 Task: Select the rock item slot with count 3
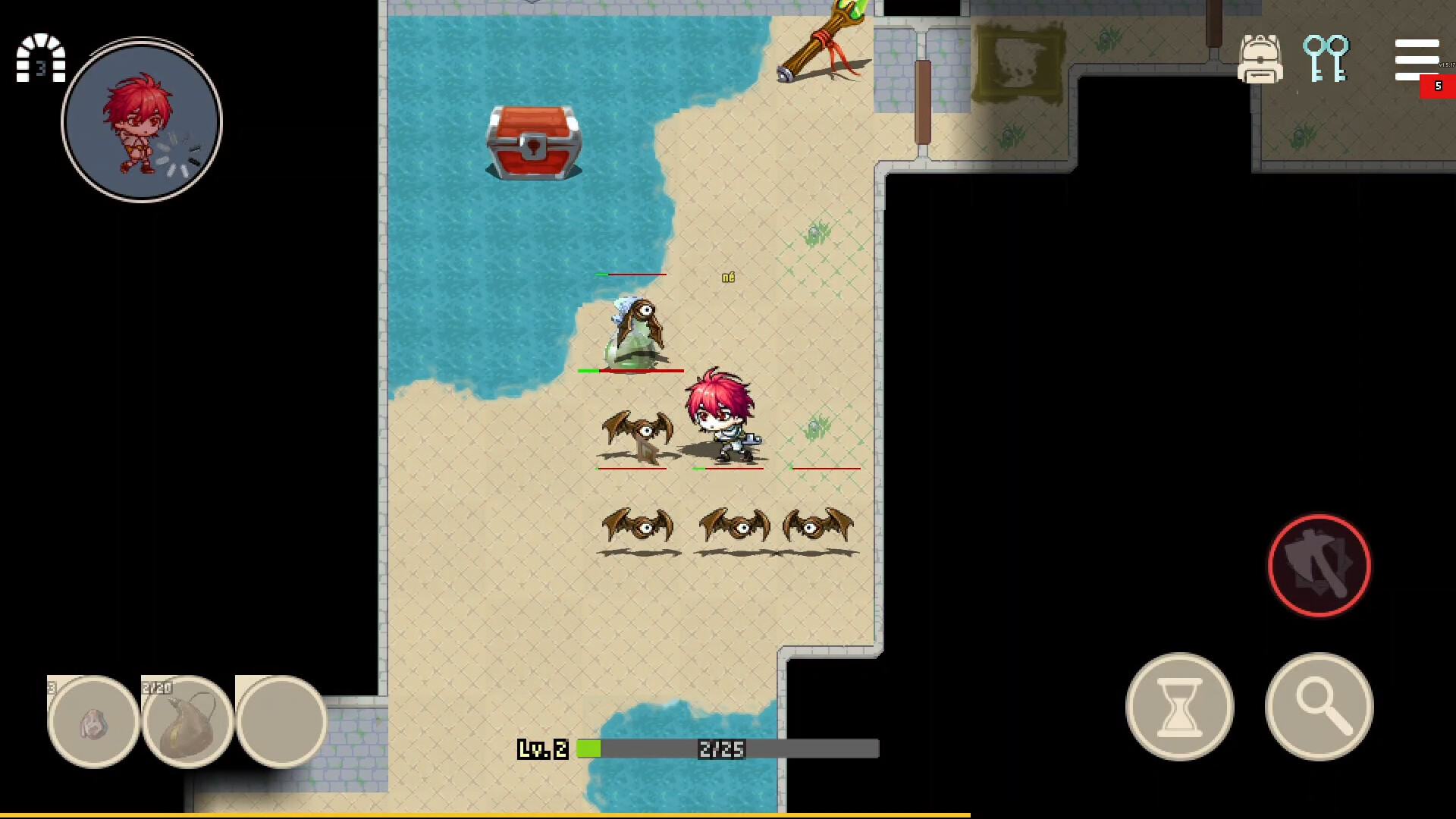[93, 720]
